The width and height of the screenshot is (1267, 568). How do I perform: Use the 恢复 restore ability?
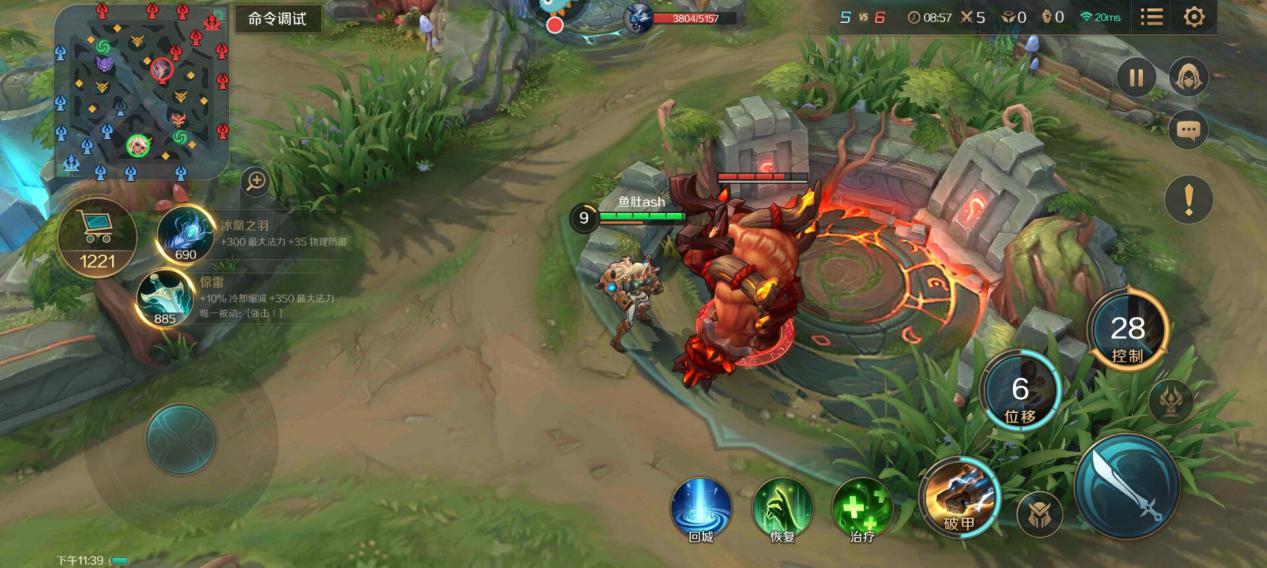782,507
